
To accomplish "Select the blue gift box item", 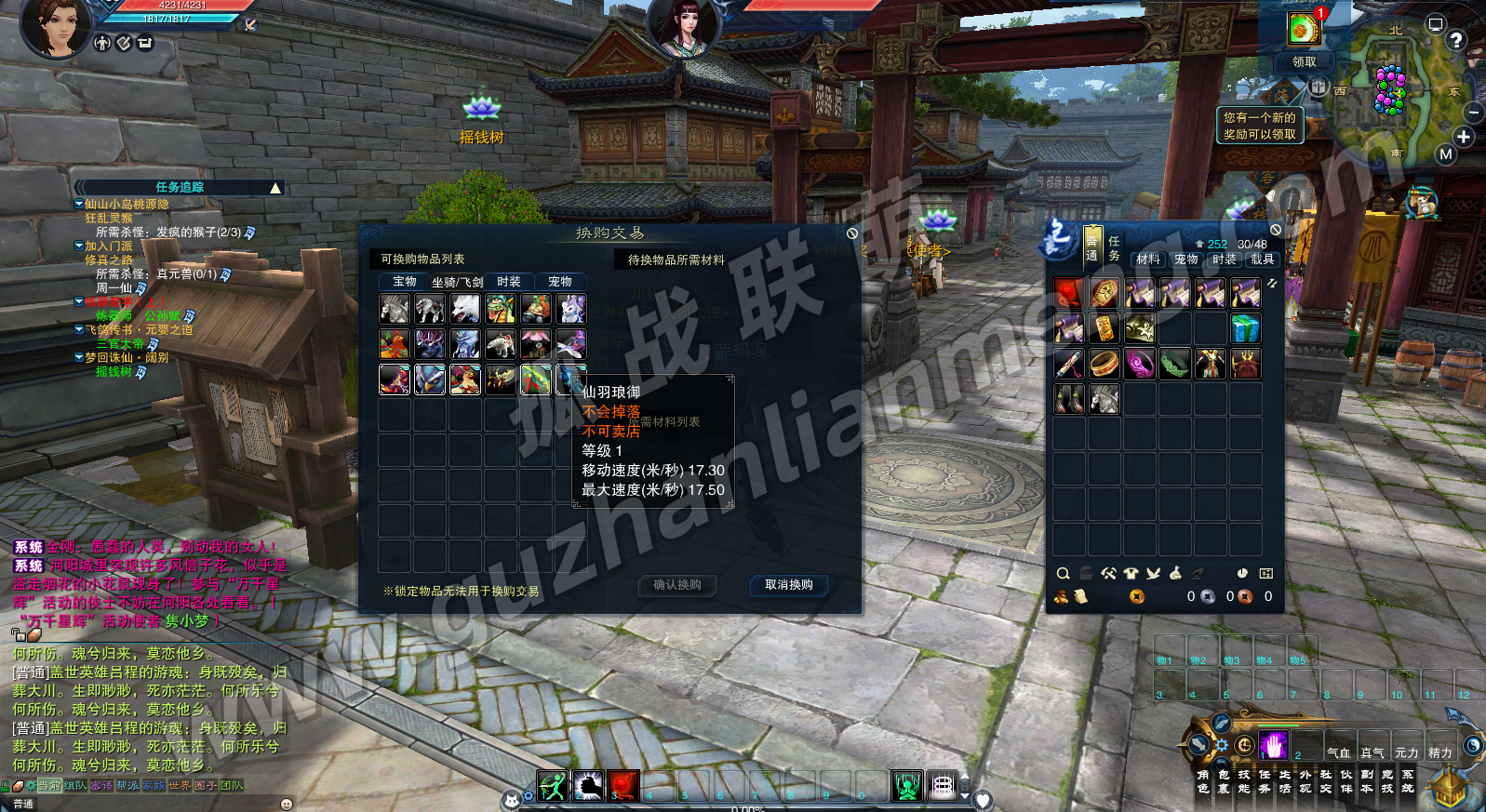I will (x=1245, y=328).
